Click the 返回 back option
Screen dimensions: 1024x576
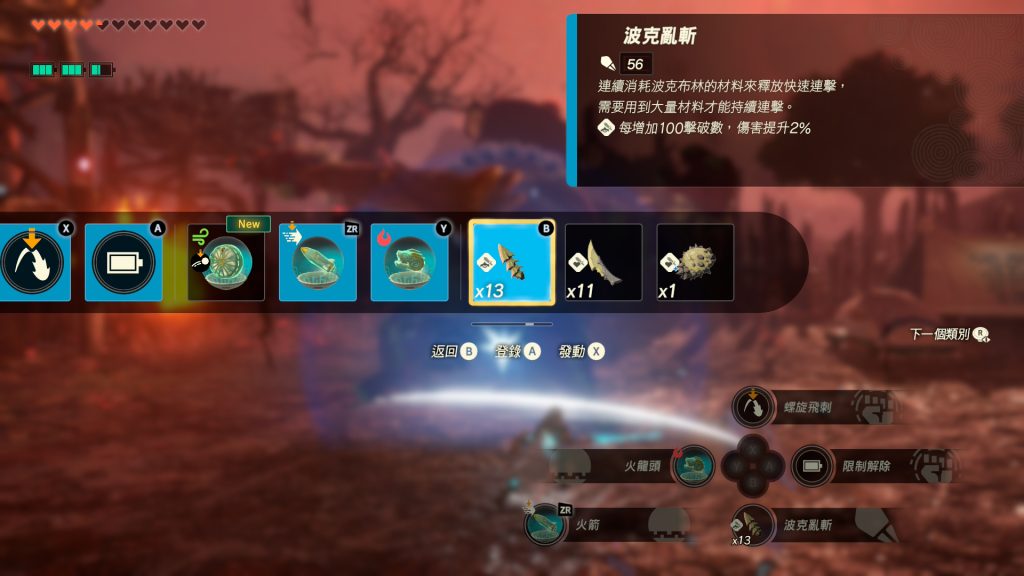coord(453,351)
